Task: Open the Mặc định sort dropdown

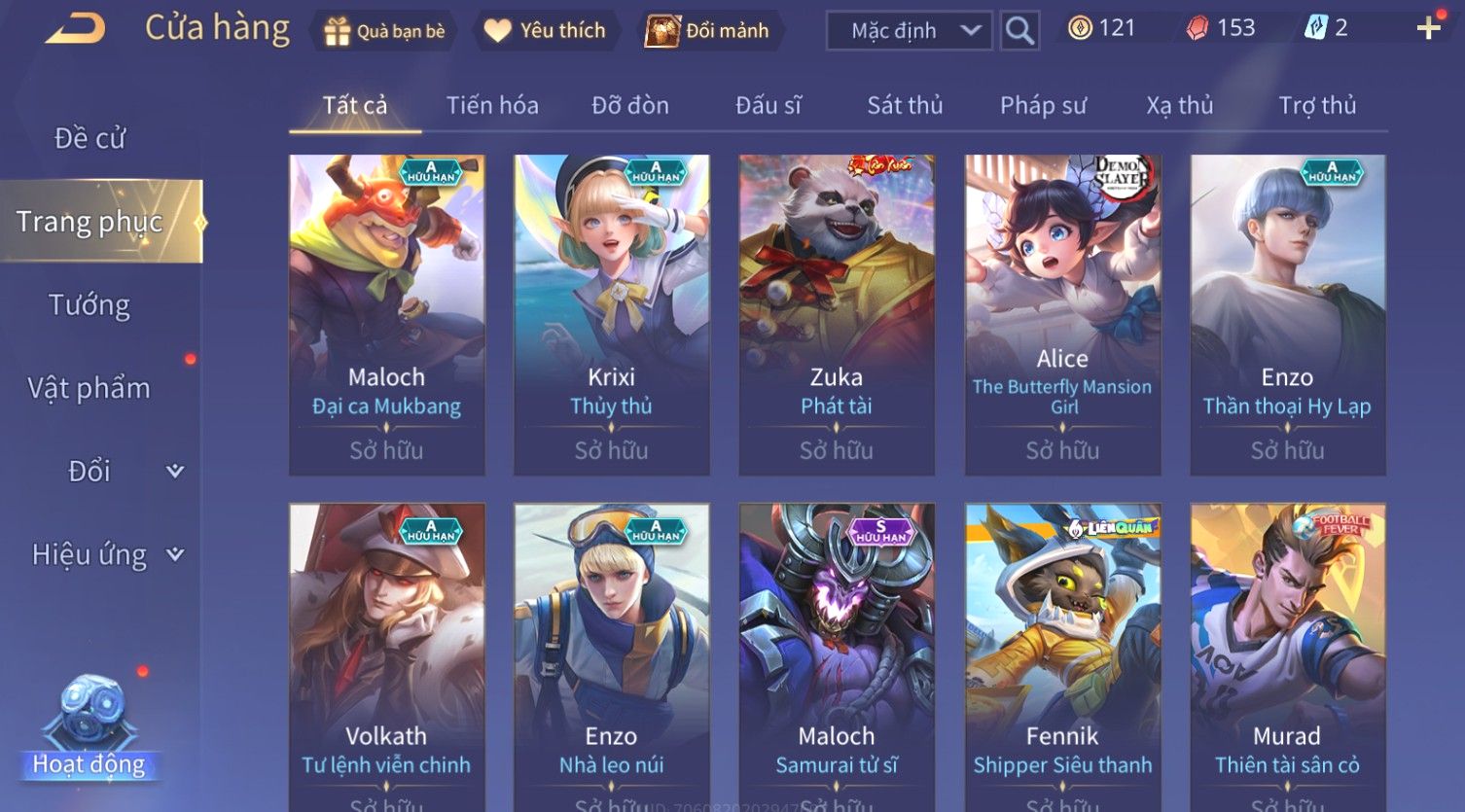Action: pyautogui.click(x=909, y=31)
